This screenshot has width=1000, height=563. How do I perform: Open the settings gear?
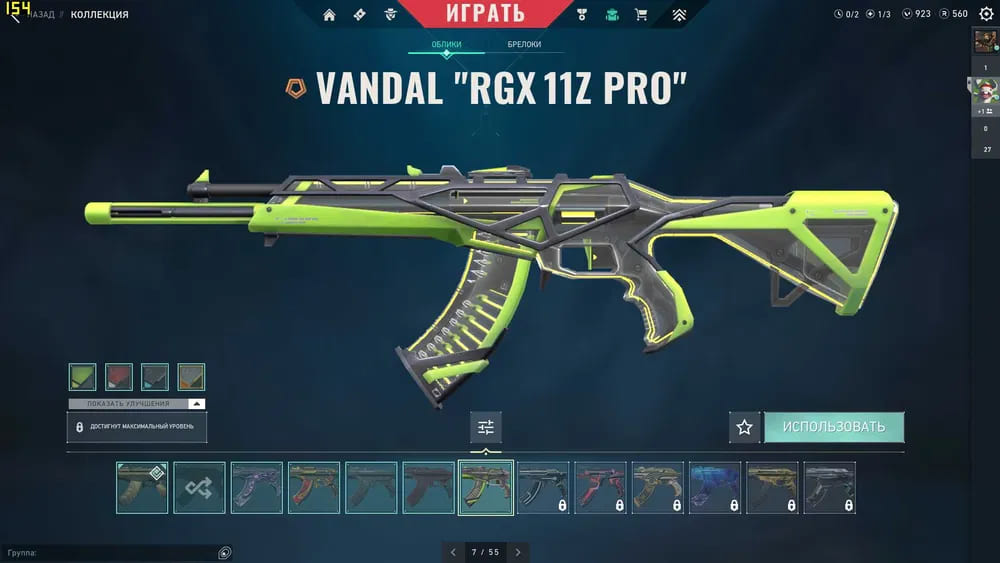click(x=986, y=14)
